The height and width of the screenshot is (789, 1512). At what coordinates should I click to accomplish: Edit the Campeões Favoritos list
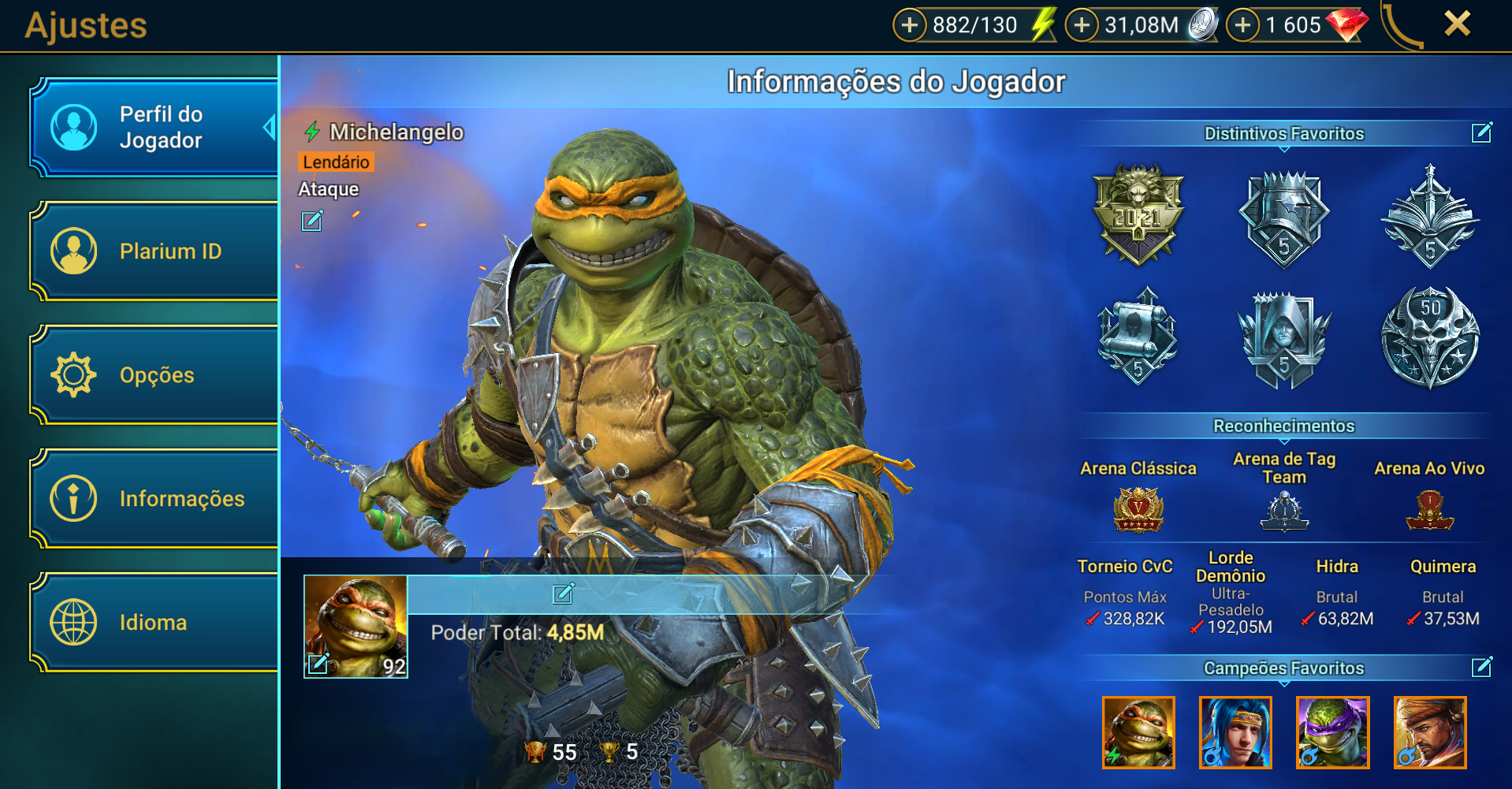click(1481, 668)
